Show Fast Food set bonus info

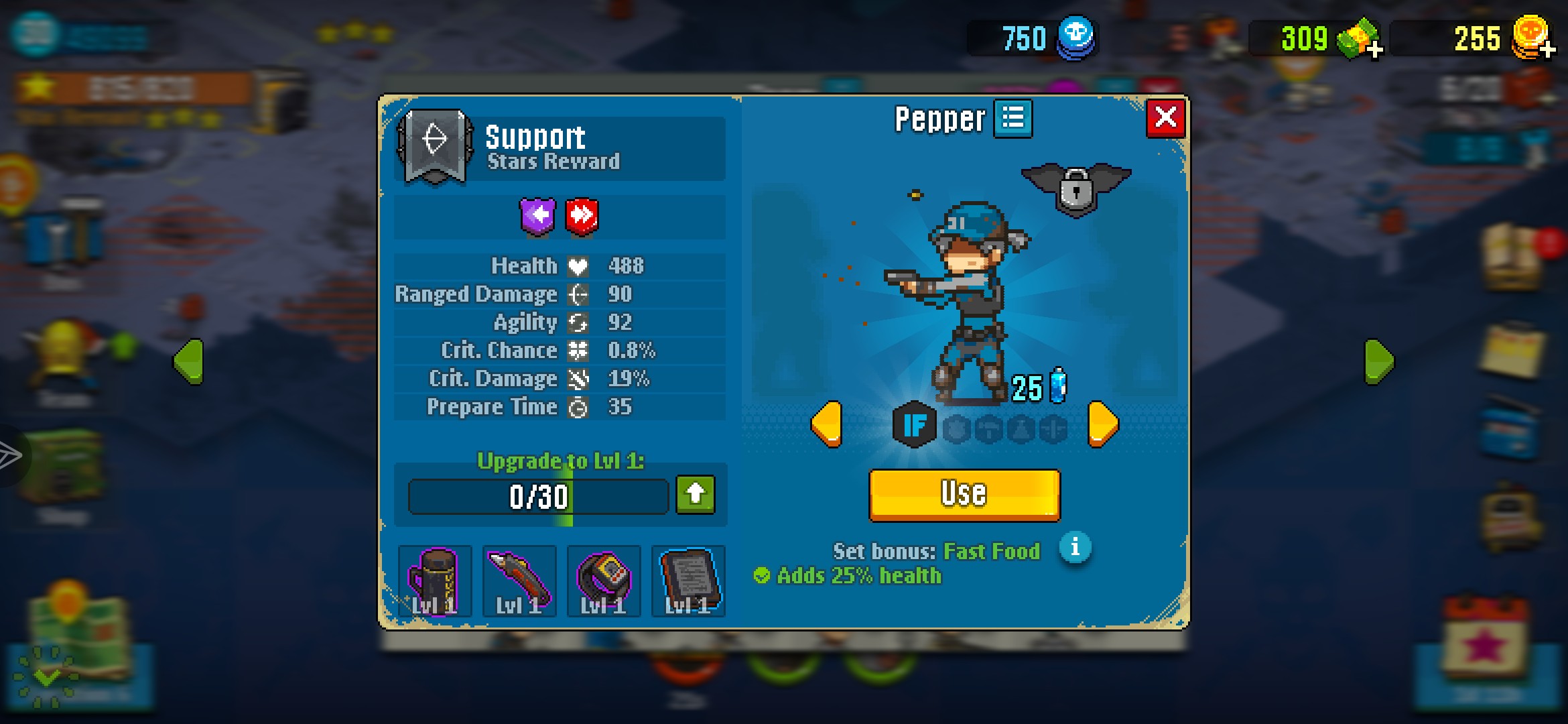click(x=1075, y=548)
